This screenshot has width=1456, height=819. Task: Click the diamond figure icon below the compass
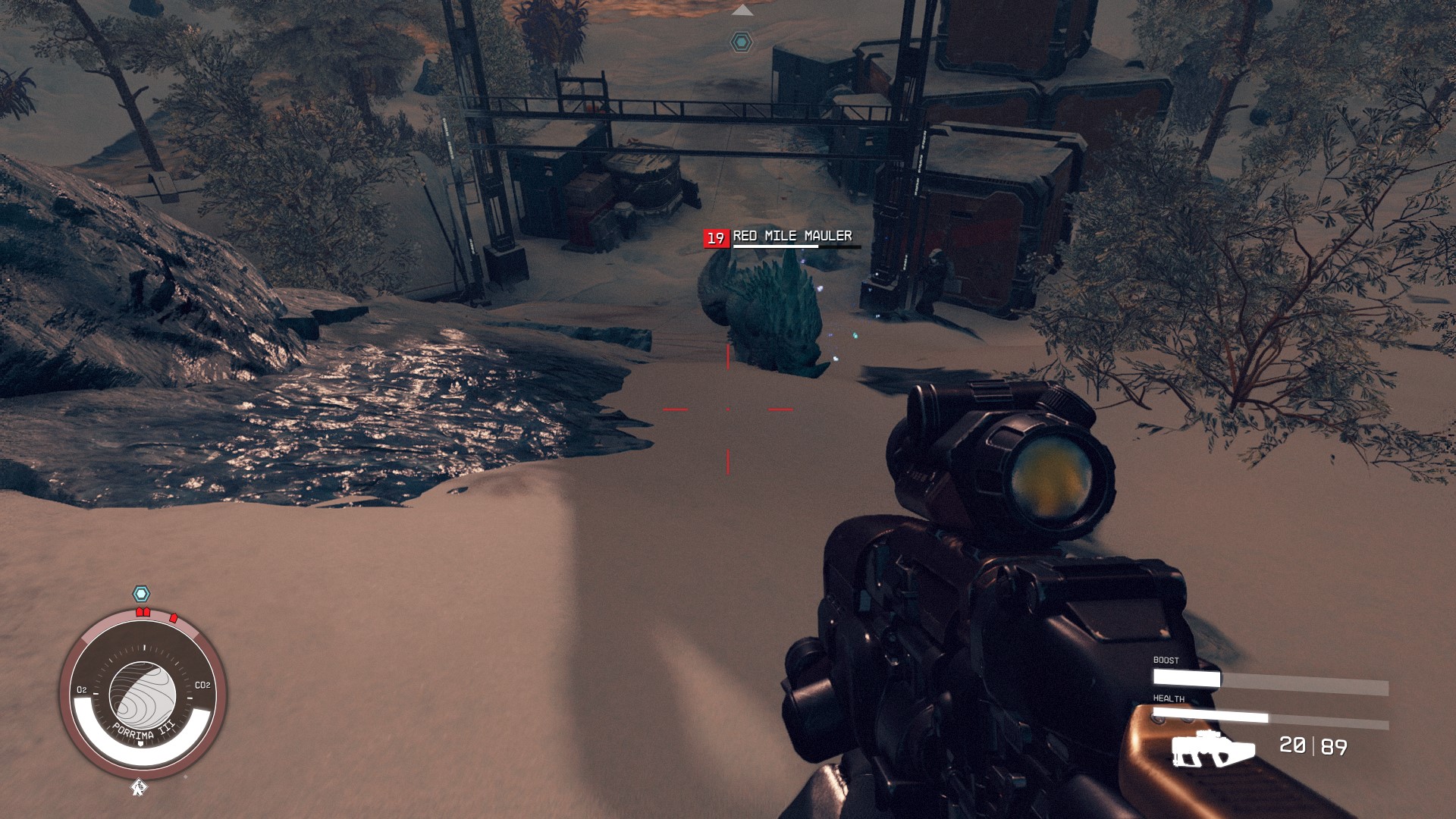139,788
